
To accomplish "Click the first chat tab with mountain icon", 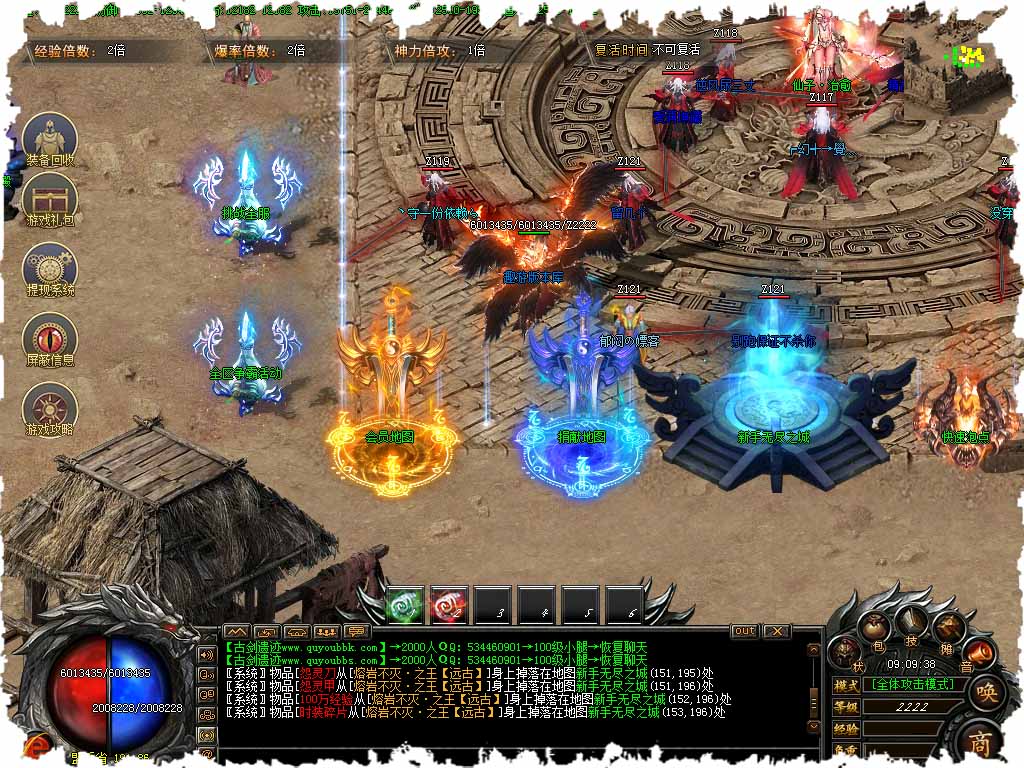I will (x=236, y=632).
